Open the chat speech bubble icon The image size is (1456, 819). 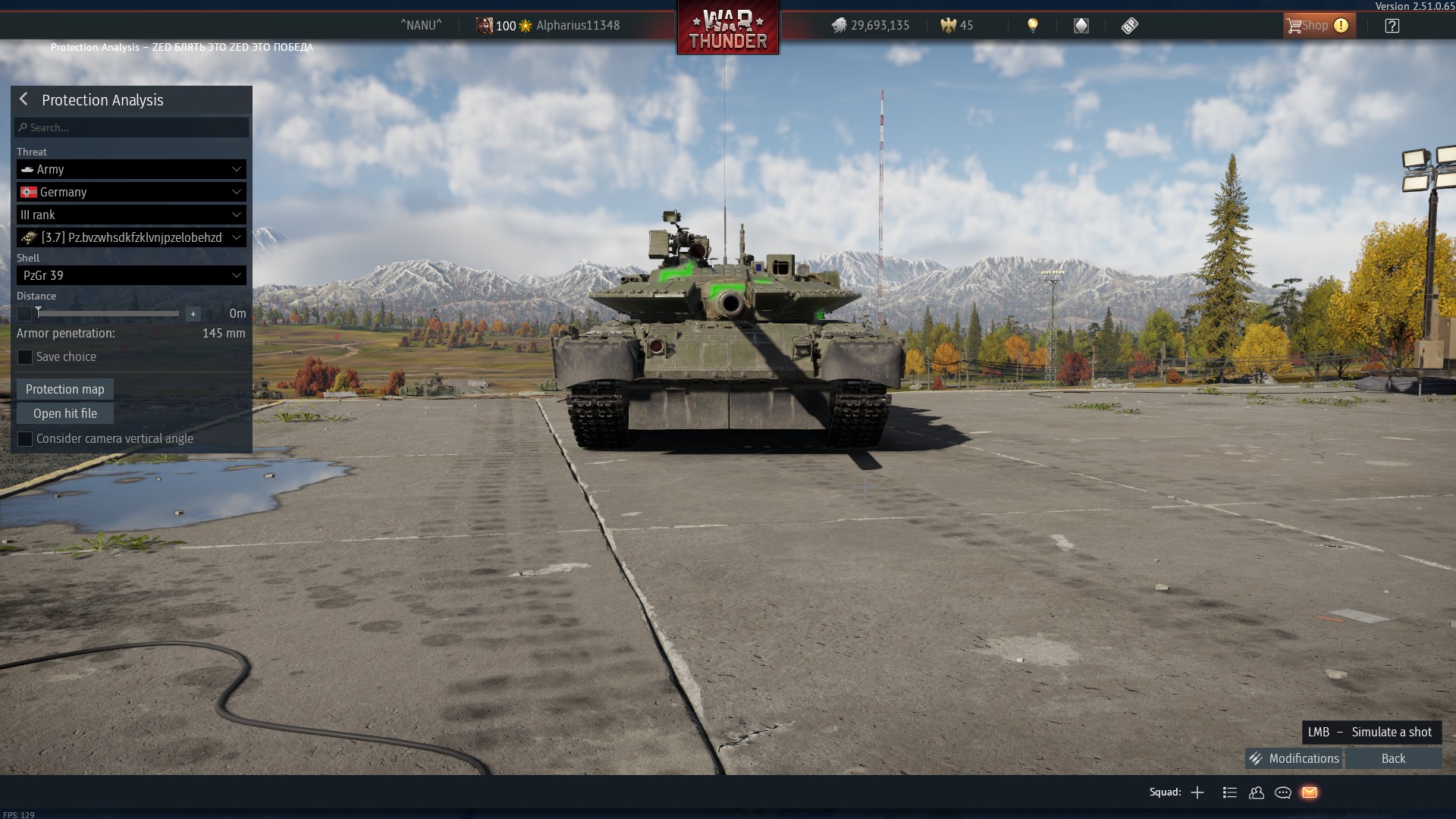coord(1283,792)
